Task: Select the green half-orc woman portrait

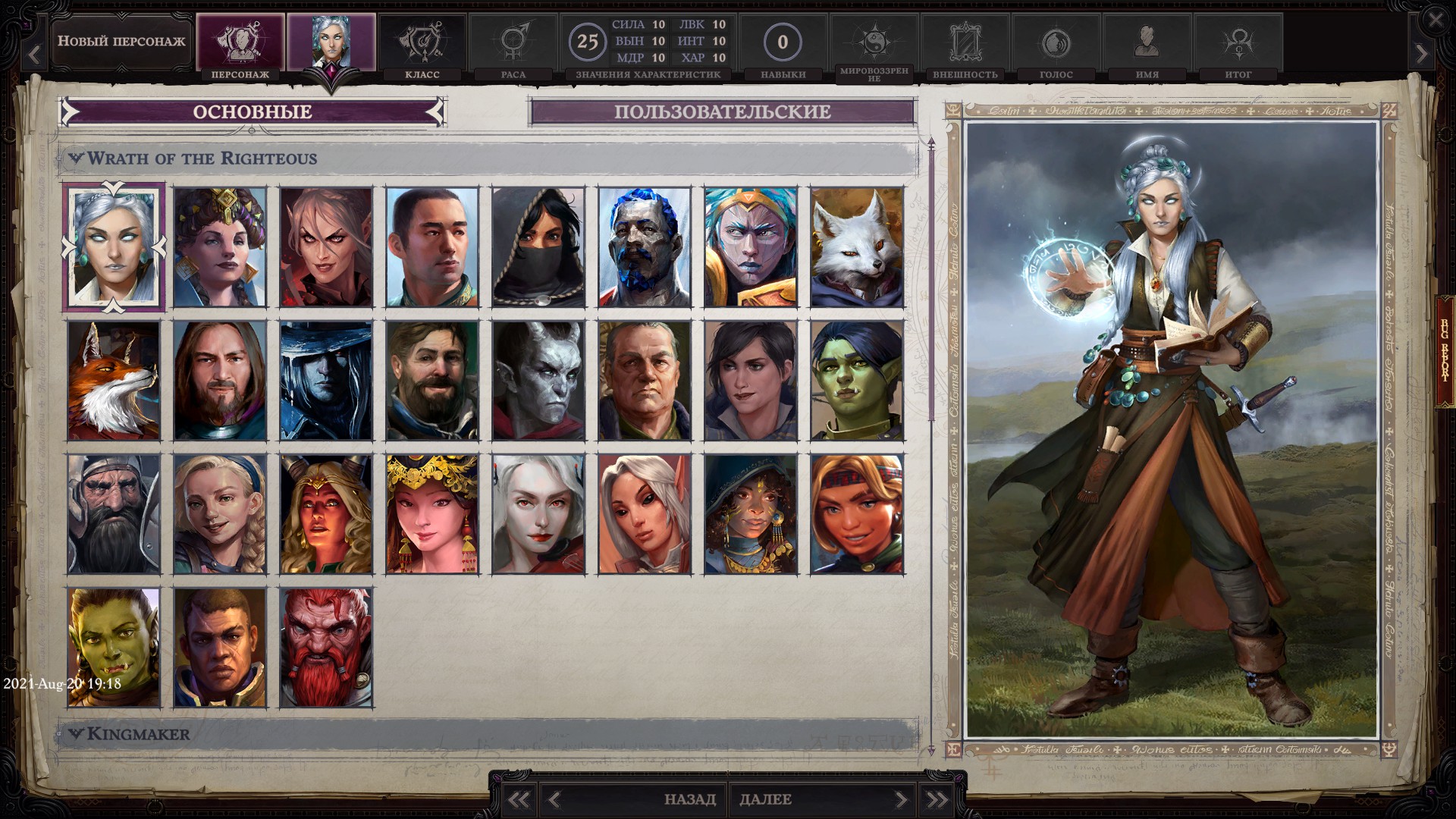Action: (857, 381)
